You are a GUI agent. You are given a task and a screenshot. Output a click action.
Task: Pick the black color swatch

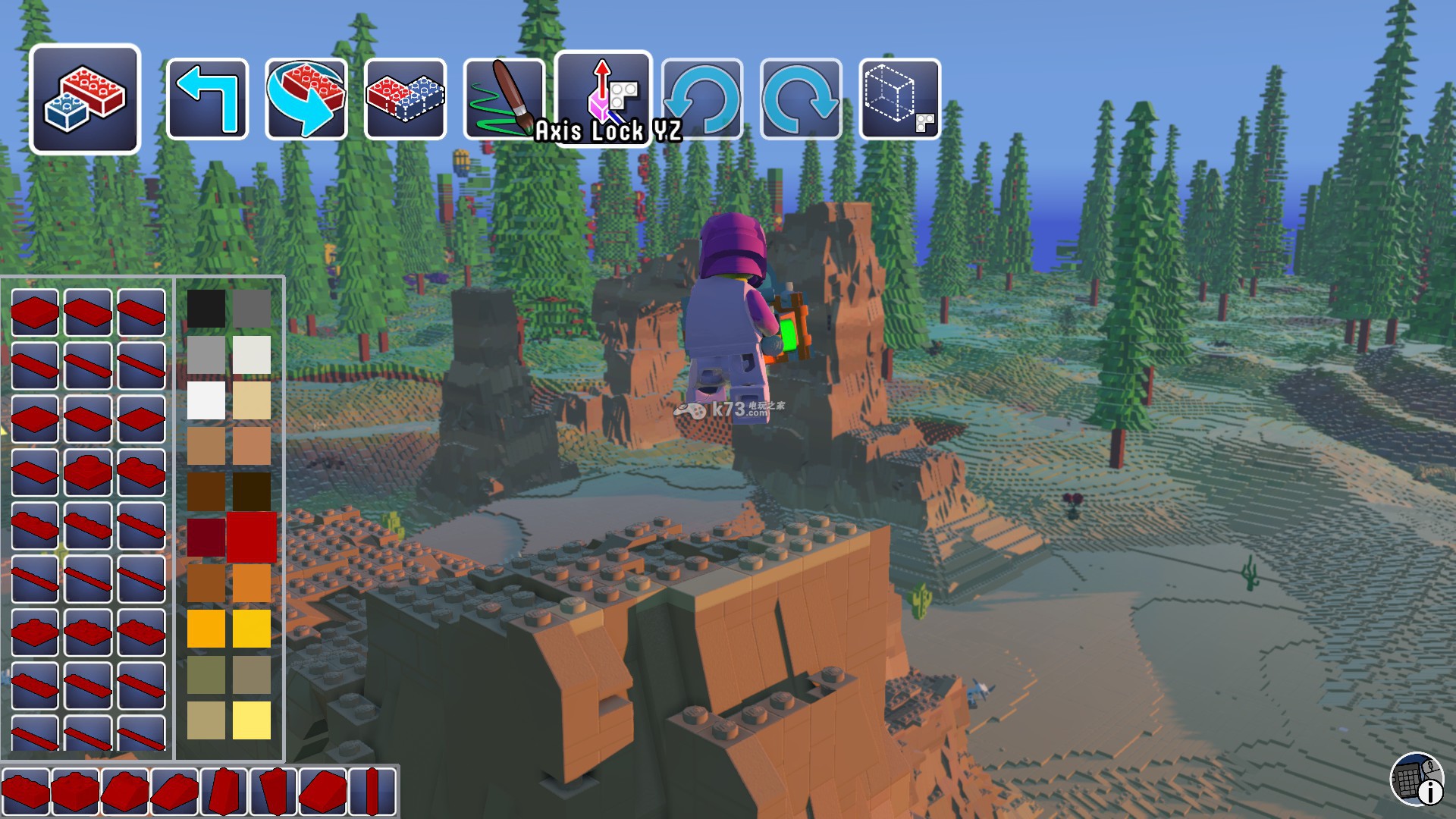pyautogui.click(x=206, y=309)
